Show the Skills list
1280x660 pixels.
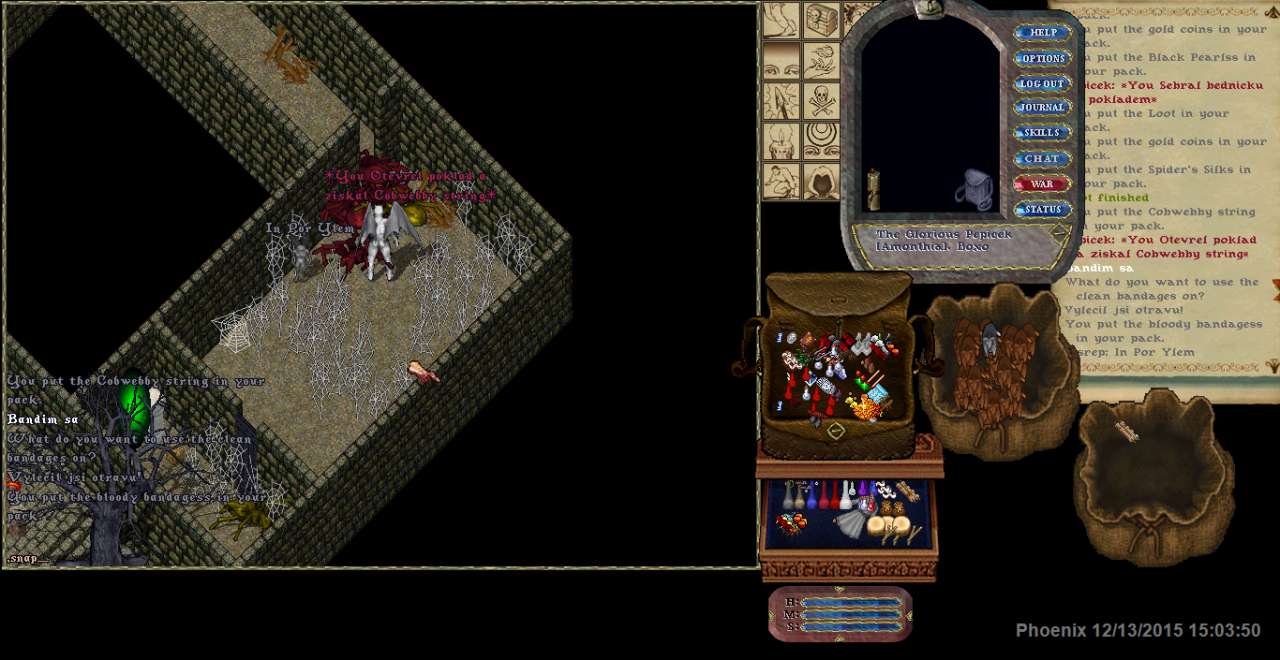tap(1042, 133)
